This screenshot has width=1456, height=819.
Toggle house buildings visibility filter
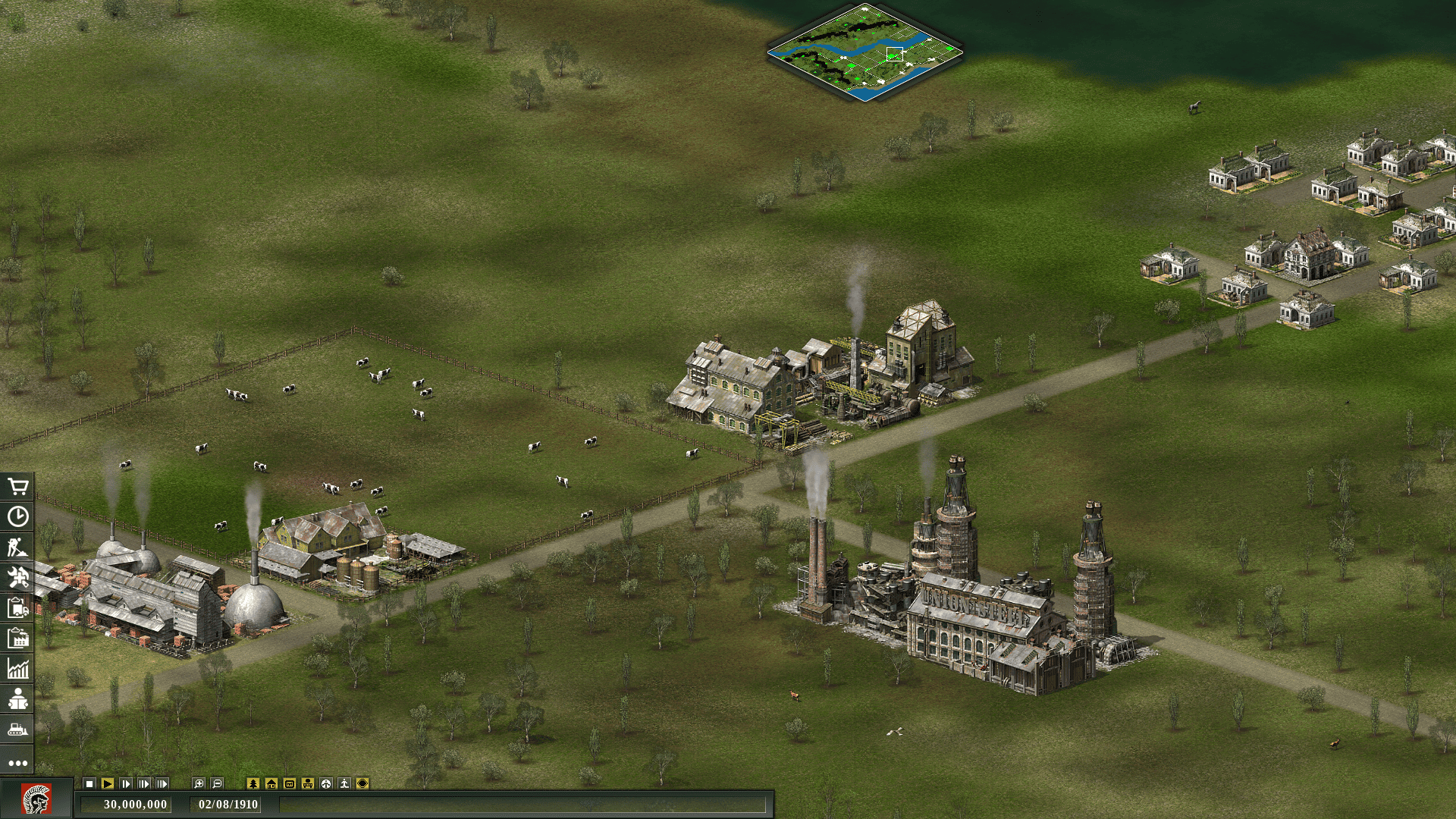(271, 783)
